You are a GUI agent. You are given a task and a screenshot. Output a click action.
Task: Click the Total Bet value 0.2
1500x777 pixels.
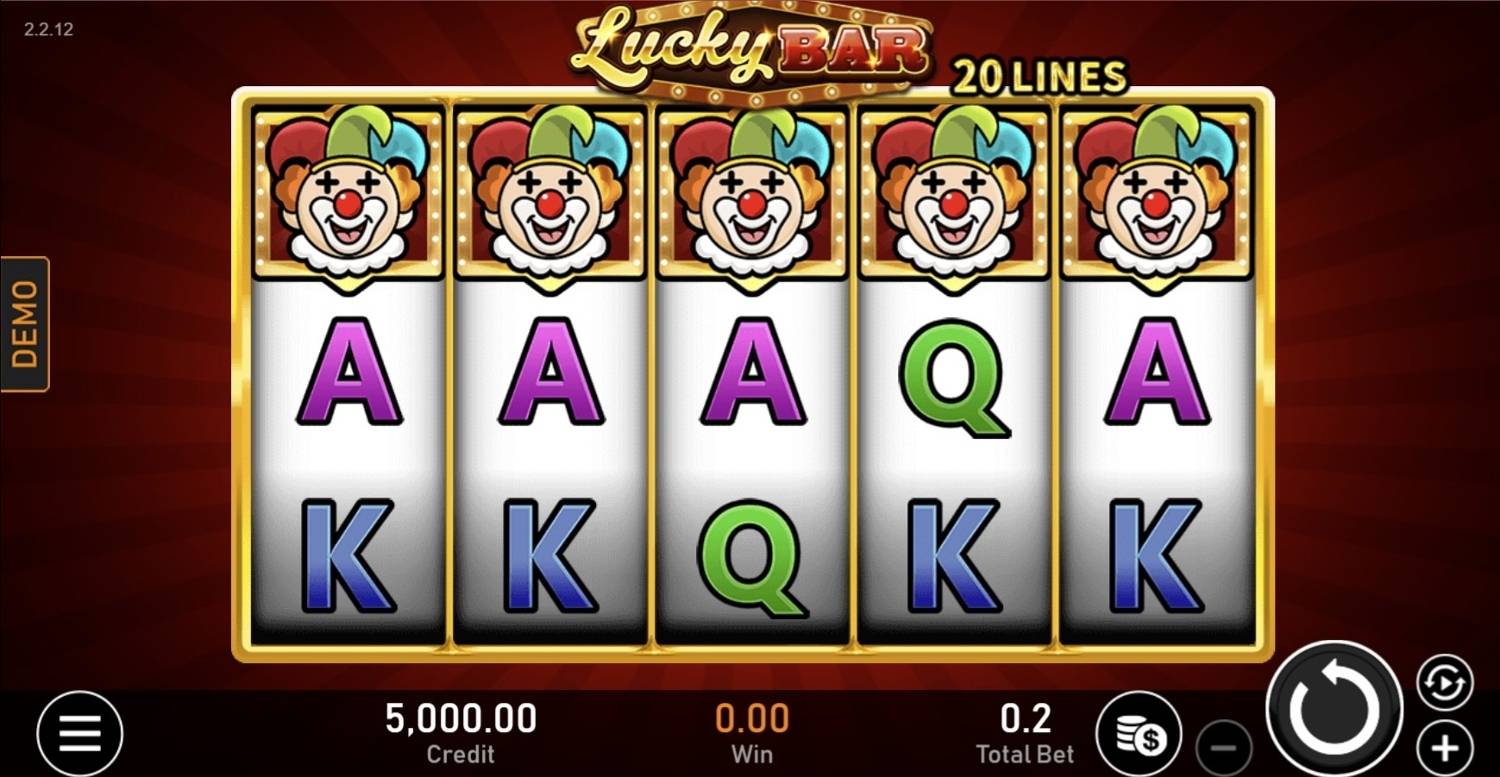pos(1025,718)
